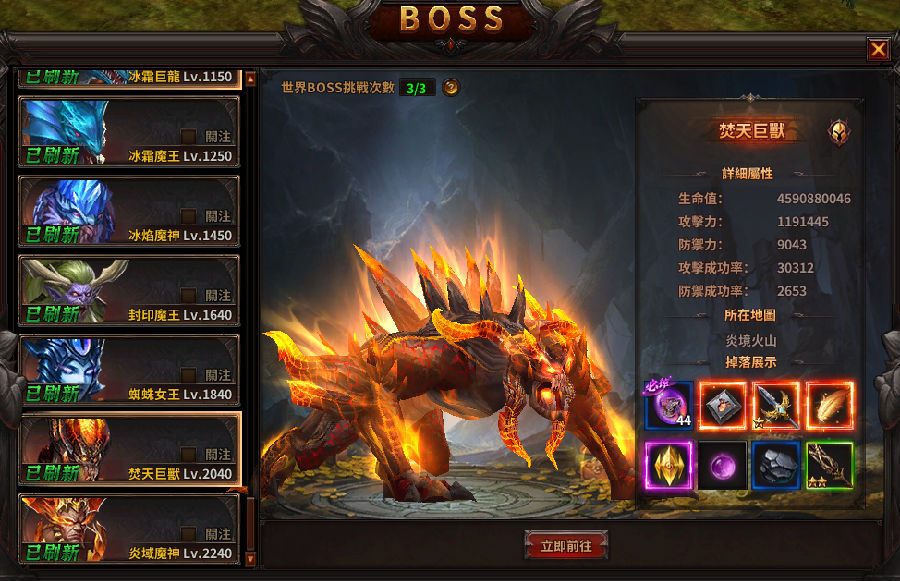Open the helmet icon next to 焚天巨獸 title
The height and width of the screenshot is (581, 900).
click(x=838, y=132)
